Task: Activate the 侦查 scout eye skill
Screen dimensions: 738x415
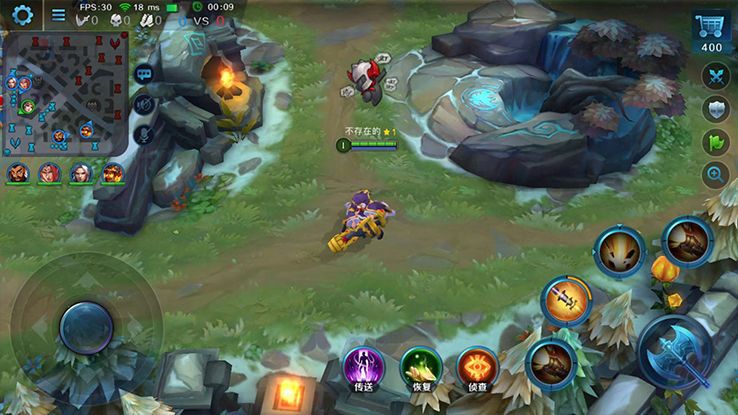Action: pyautogui.click(x=478, y=367)
